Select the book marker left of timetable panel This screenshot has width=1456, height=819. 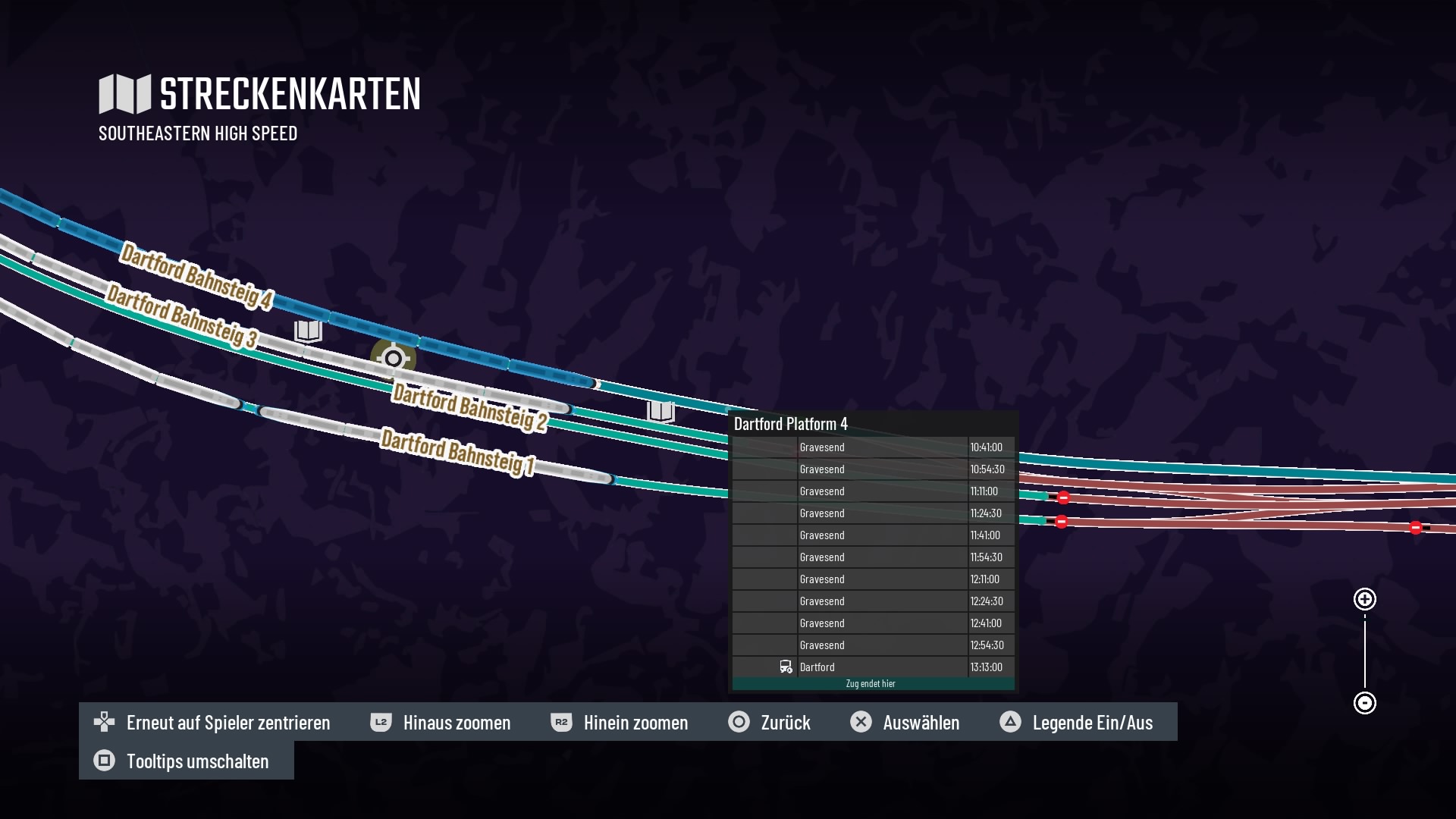661,411
